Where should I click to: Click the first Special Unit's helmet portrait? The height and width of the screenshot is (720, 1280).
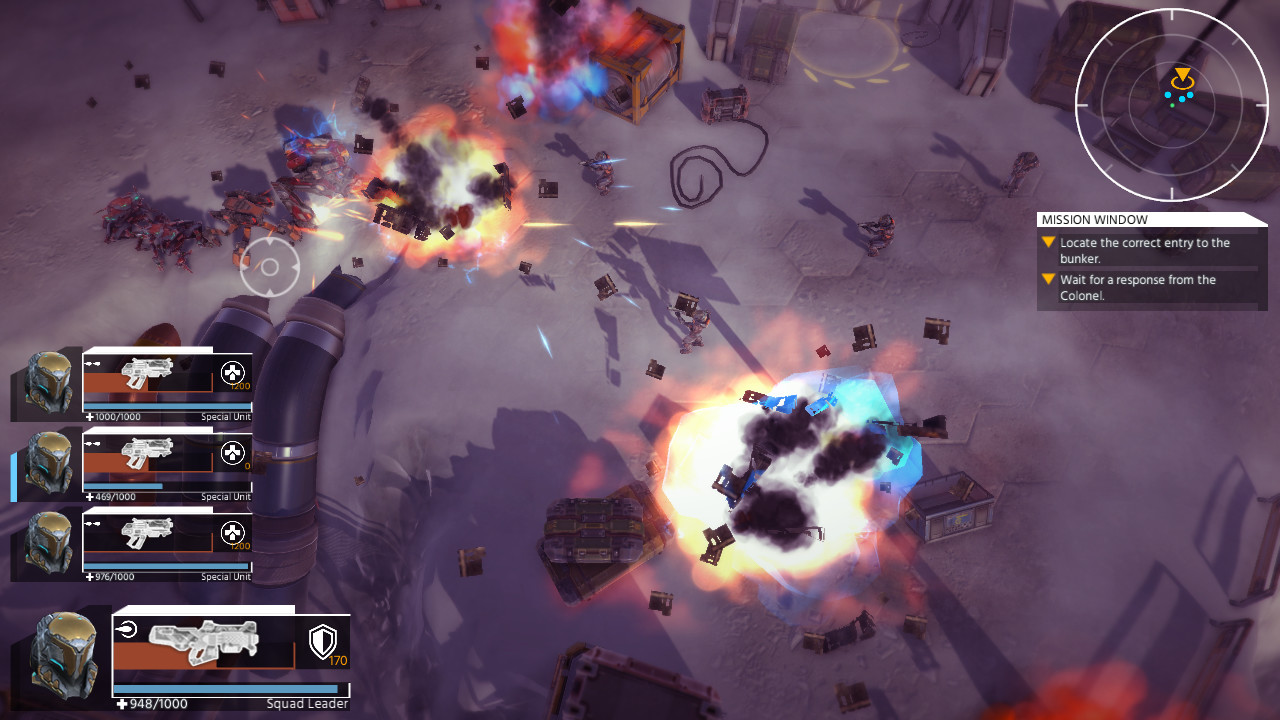(x=46, y=381)
